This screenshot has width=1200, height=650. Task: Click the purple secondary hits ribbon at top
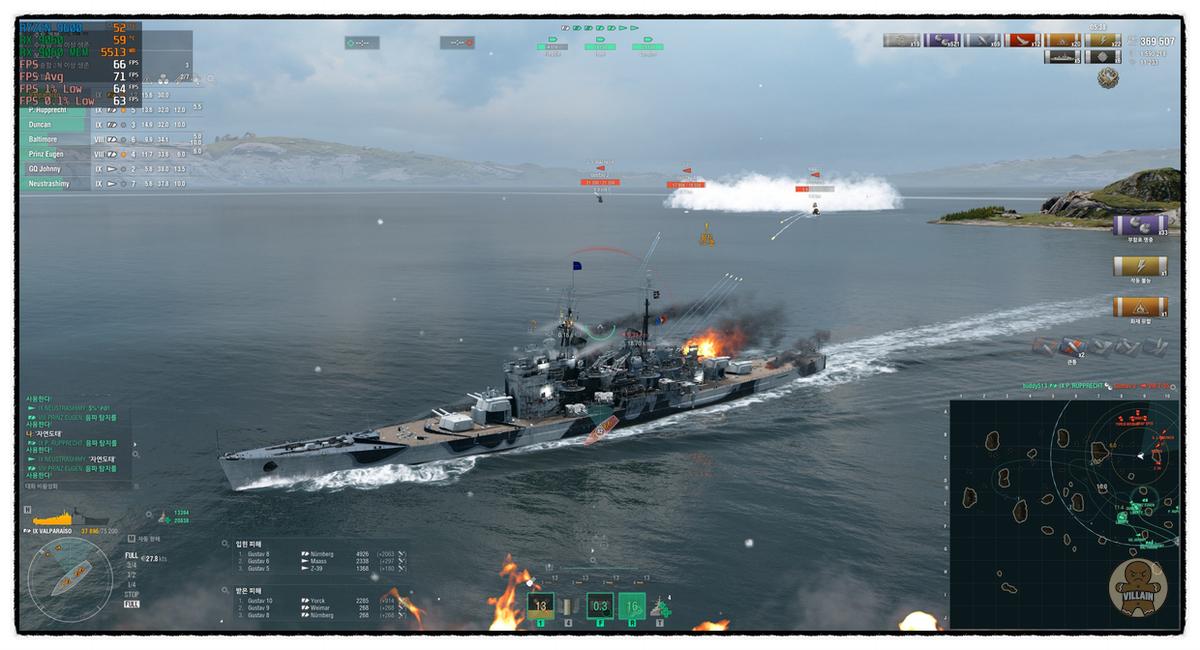click(x=941, y=41)
